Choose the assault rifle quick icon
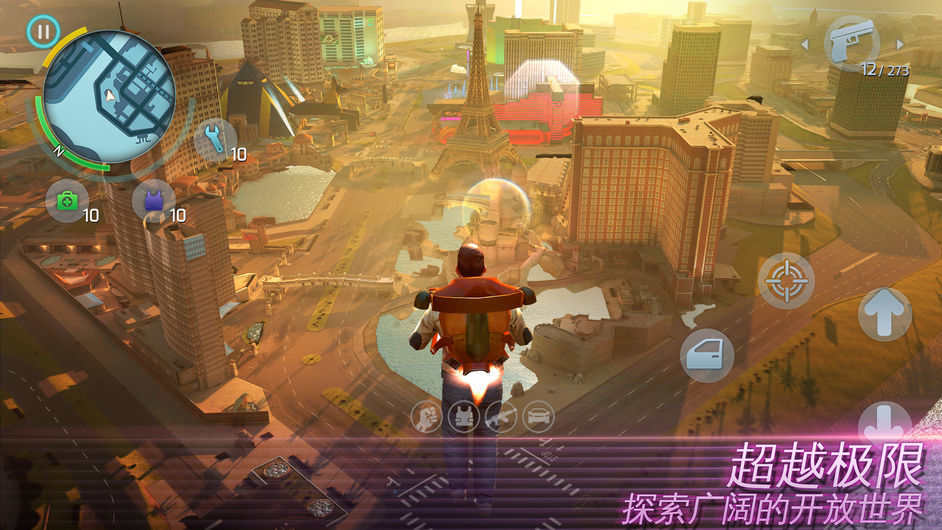Screen dimensions: 942x530 tap(502, 417)
